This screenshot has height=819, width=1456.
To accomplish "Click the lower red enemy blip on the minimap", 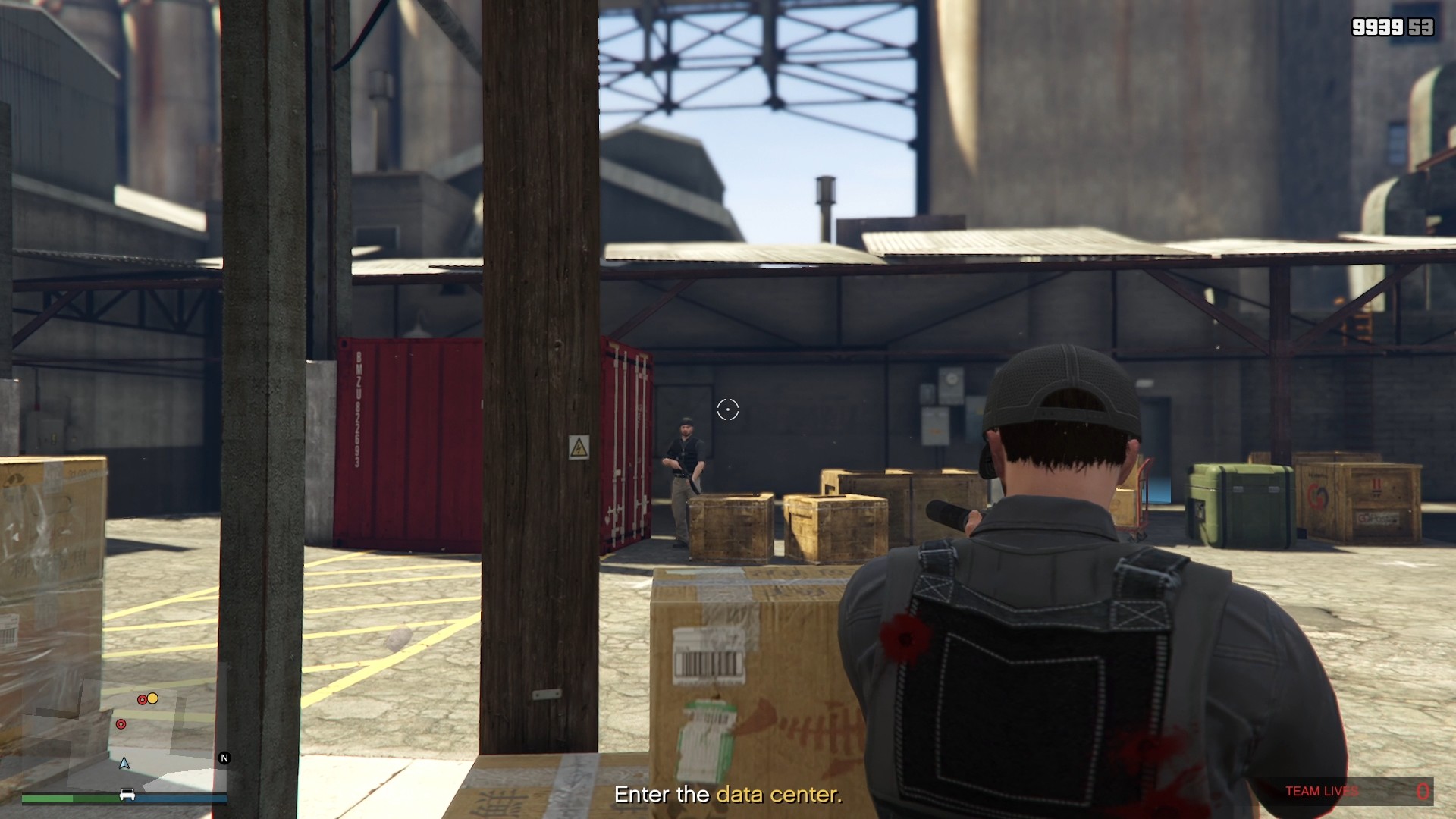I will [x=121, y=724].
